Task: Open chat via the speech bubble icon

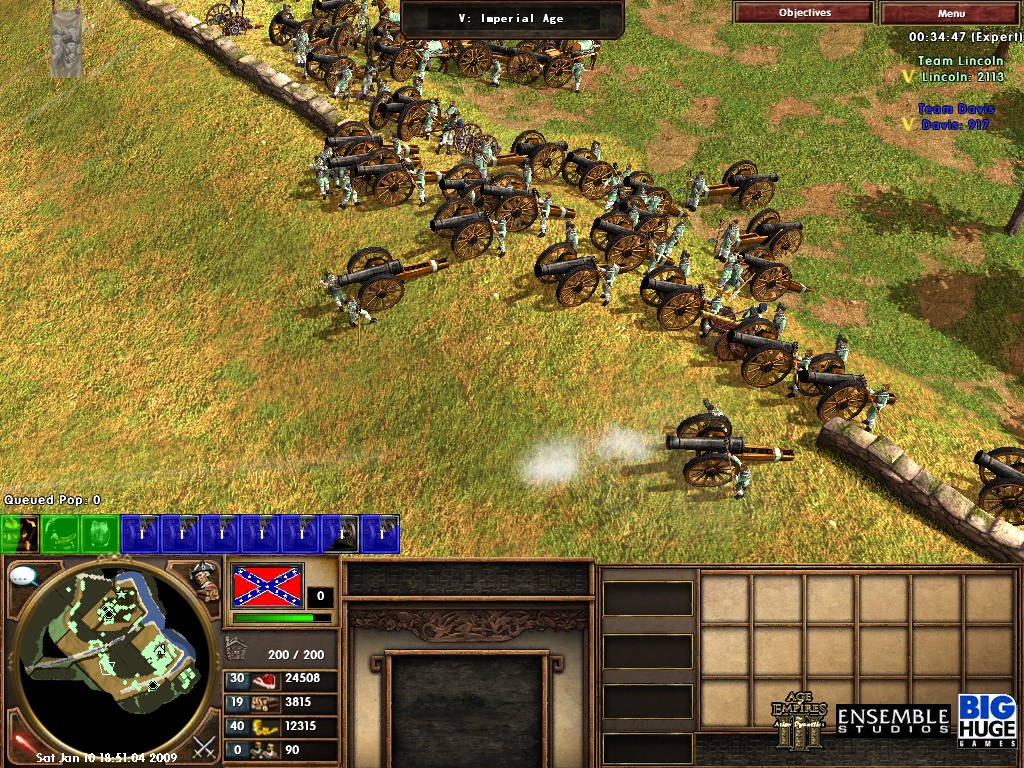Action: [23, 575]
